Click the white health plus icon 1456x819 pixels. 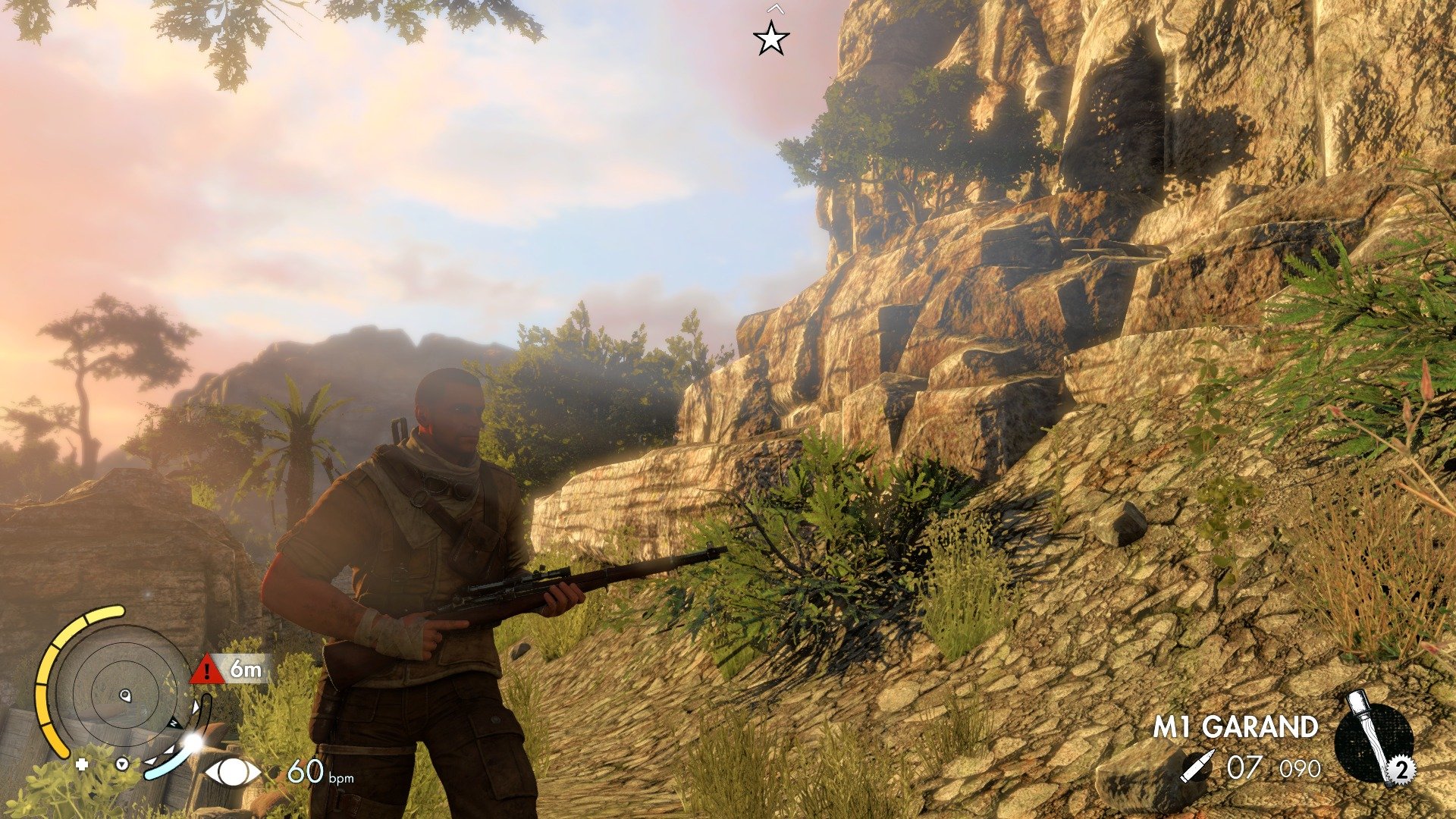81,765
